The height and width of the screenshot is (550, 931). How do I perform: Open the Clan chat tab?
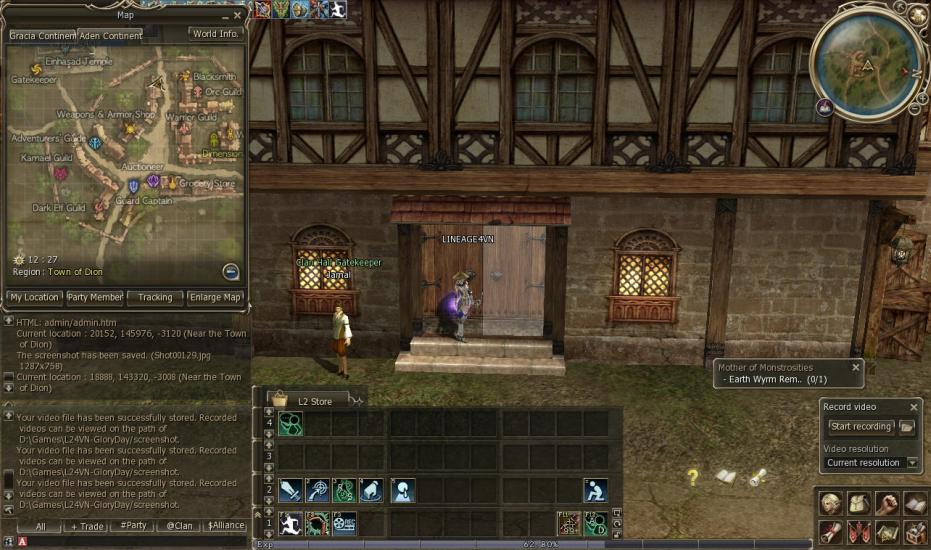pyautogui.click(x=180, y=526)
